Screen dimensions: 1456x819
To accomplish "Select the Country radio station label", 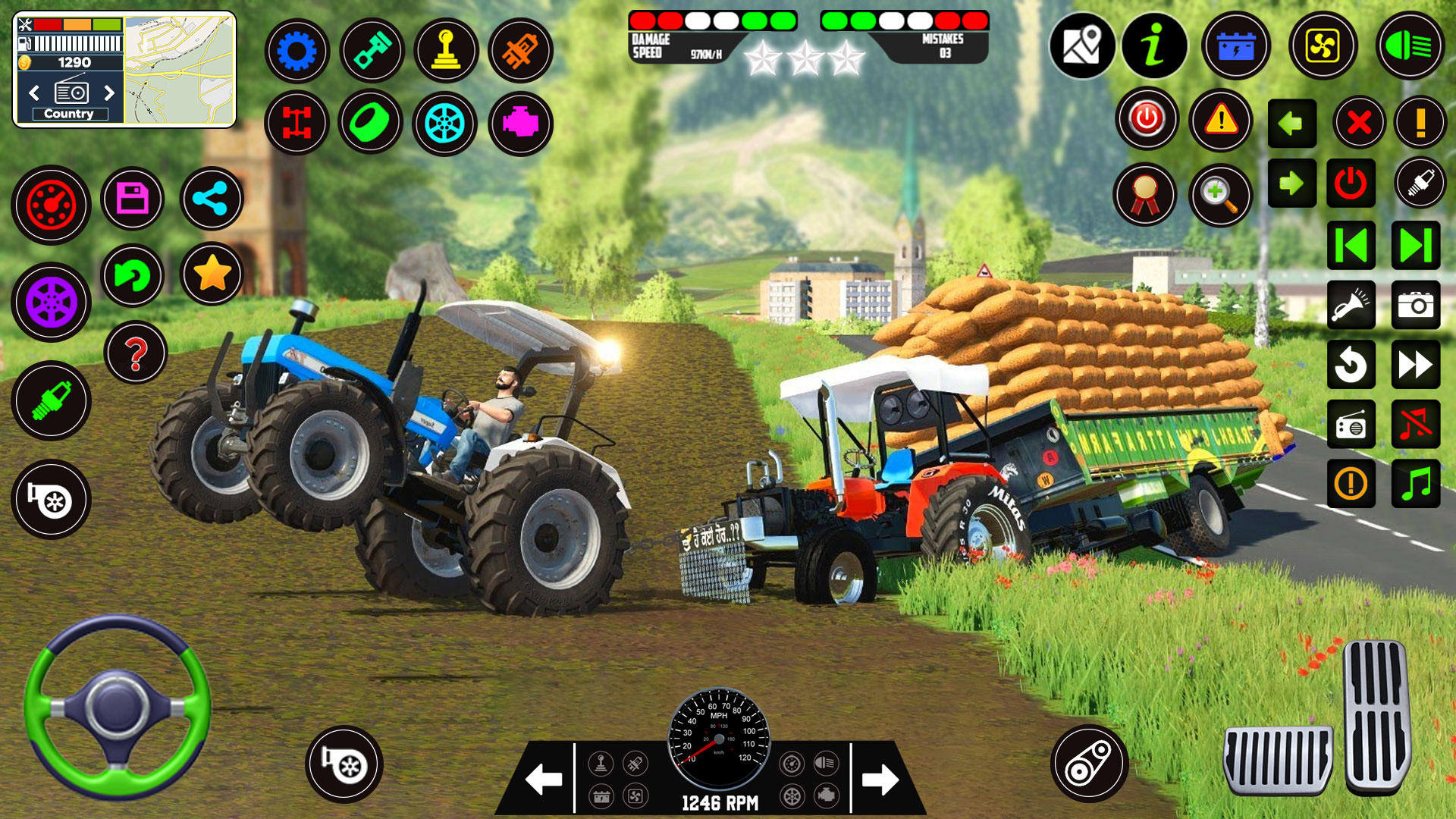I will point(71,113).
